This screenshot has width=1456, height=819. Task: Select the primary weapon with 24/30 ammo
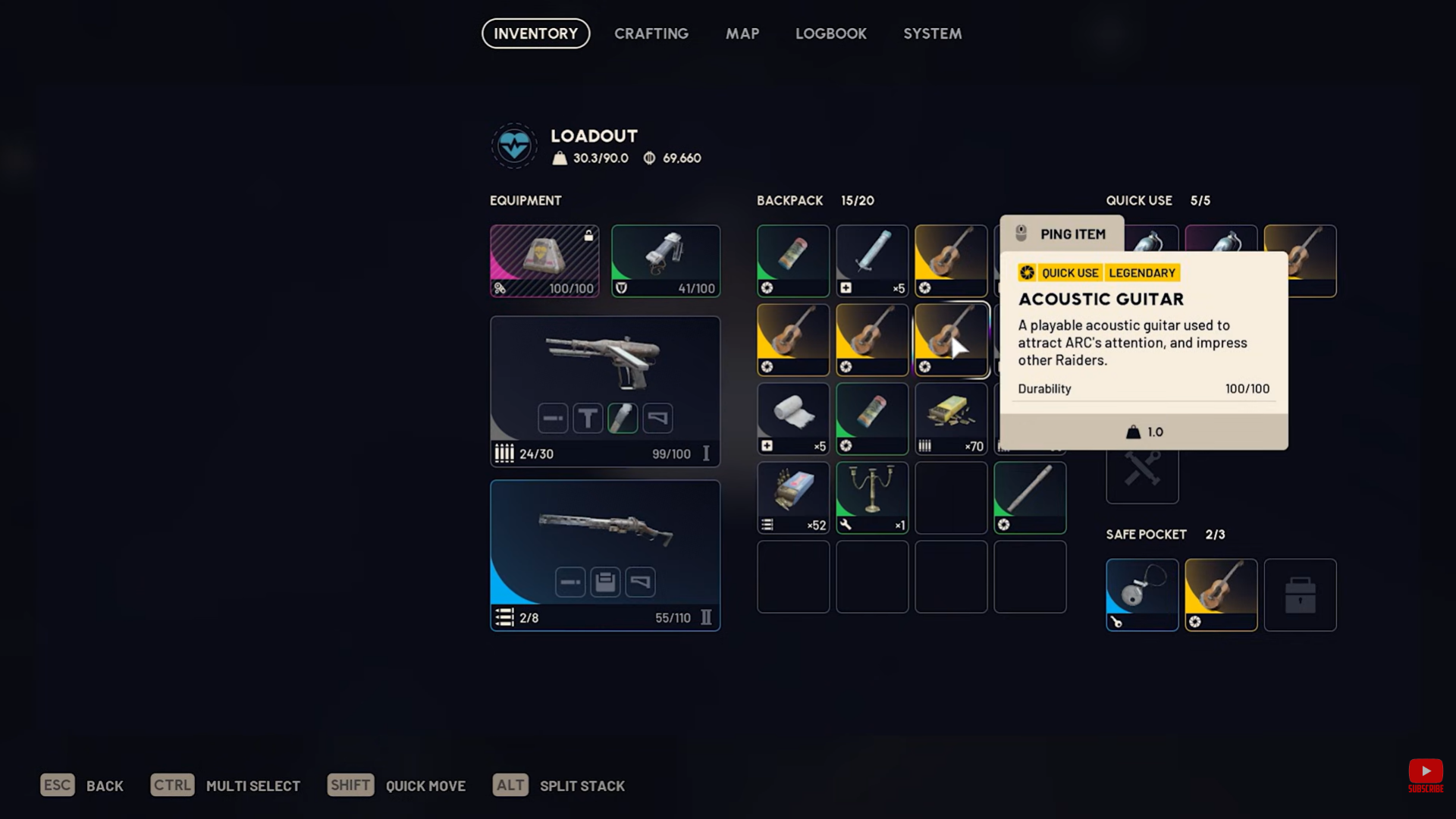pyautogui.click(x=605, y=390)
